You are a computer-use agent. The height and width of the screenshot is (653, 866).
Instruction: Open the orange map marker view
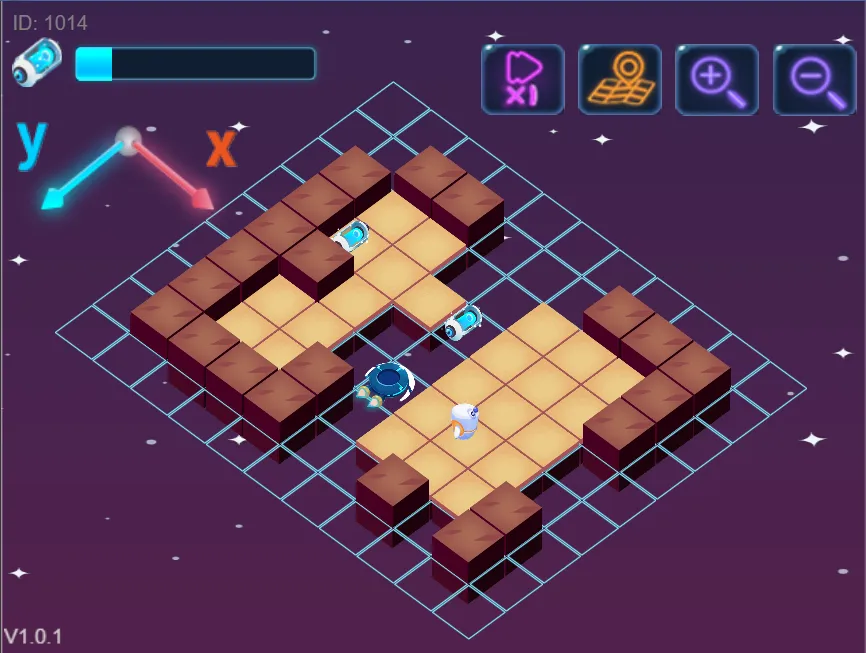pyautogui.click(x=620, y=79)
